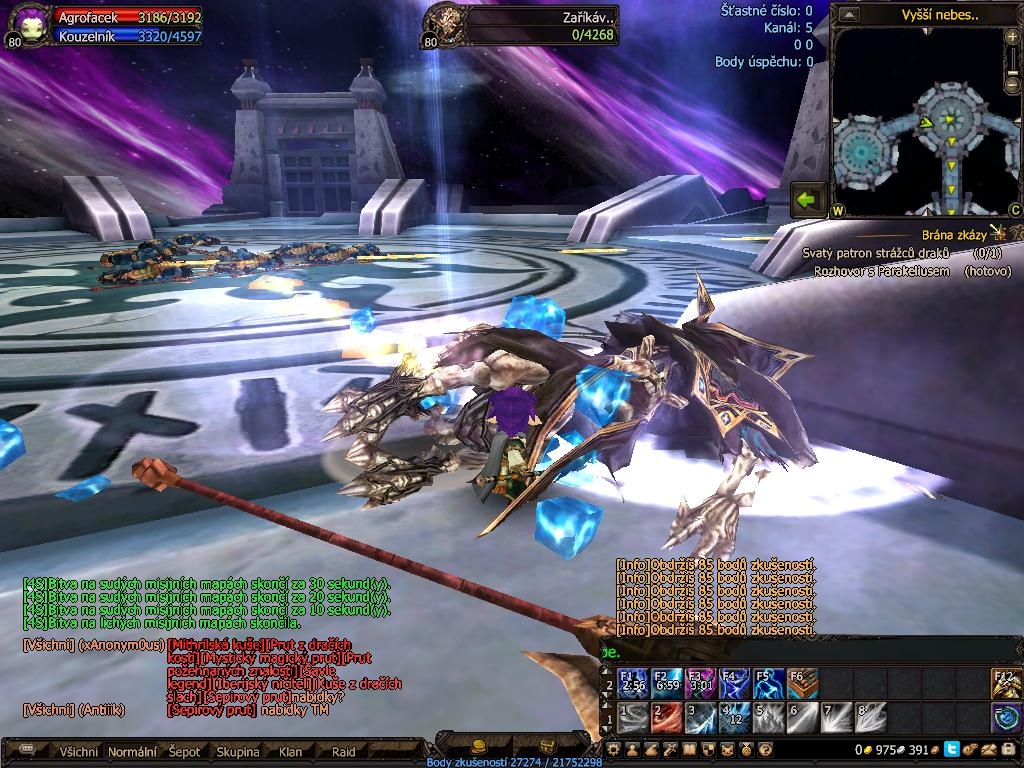This screenshot has height=768, width=1024.
Task: Open the treasure chest button at bottom center
Action: click(x=547, y=746)
